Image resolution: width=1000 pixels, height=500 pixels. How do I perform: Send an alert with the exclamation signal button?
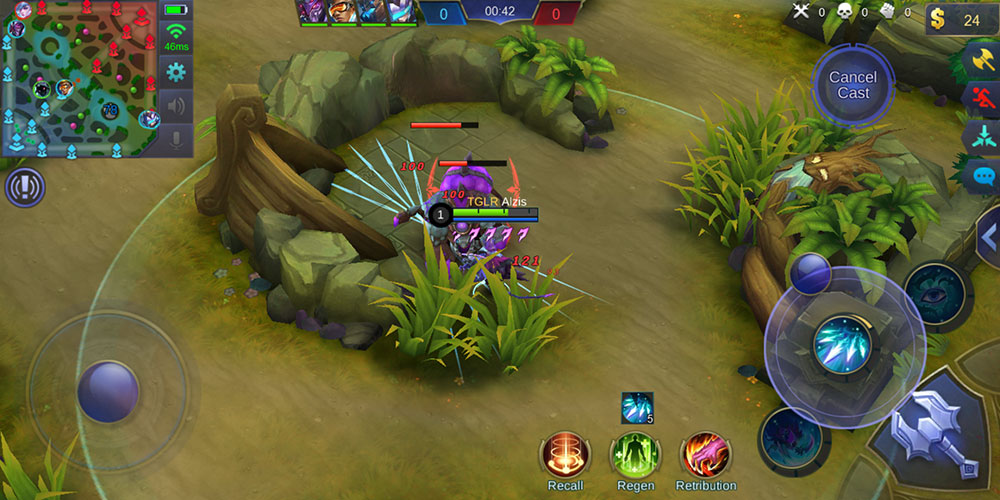click(24, 187)
